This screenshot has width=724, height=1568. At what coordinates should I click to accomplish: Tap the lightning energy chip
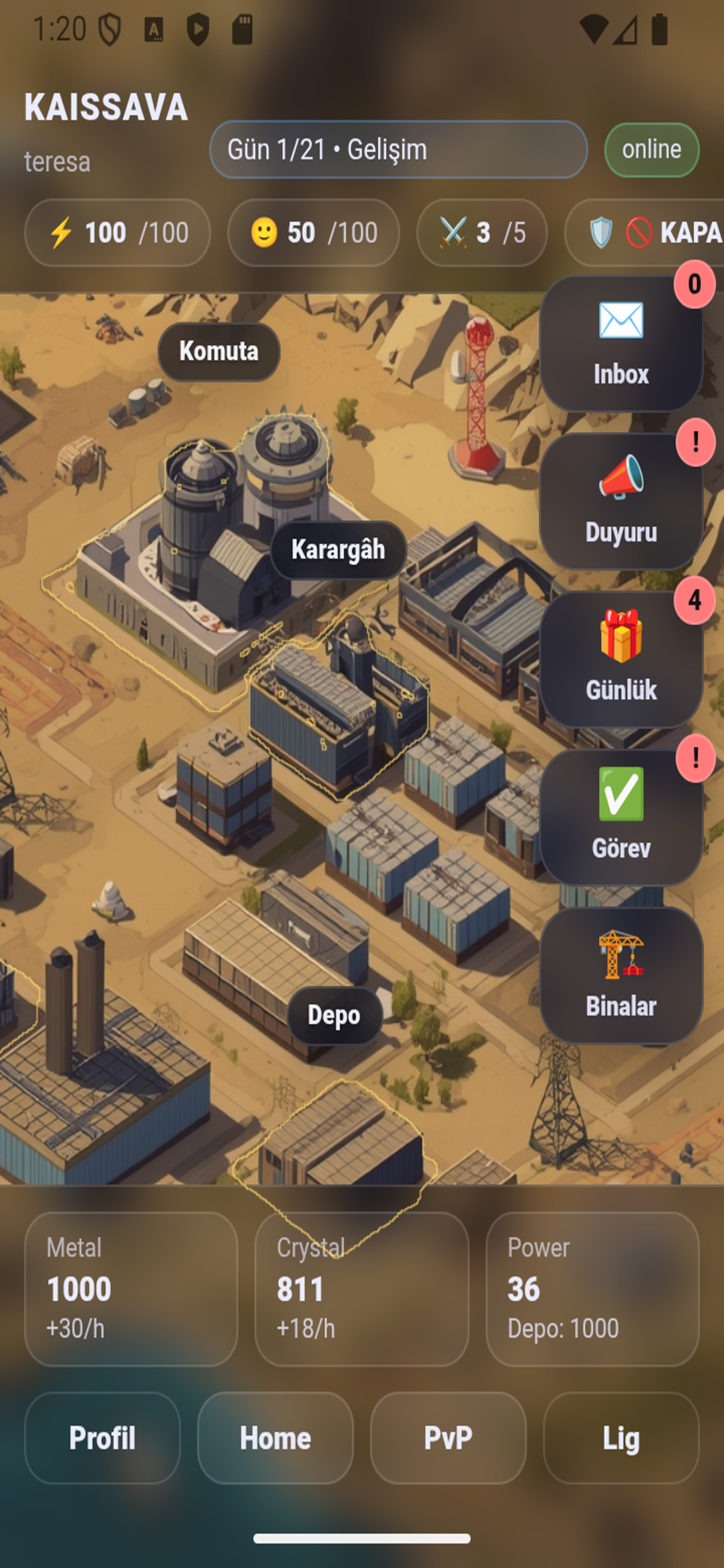[117, 233]
